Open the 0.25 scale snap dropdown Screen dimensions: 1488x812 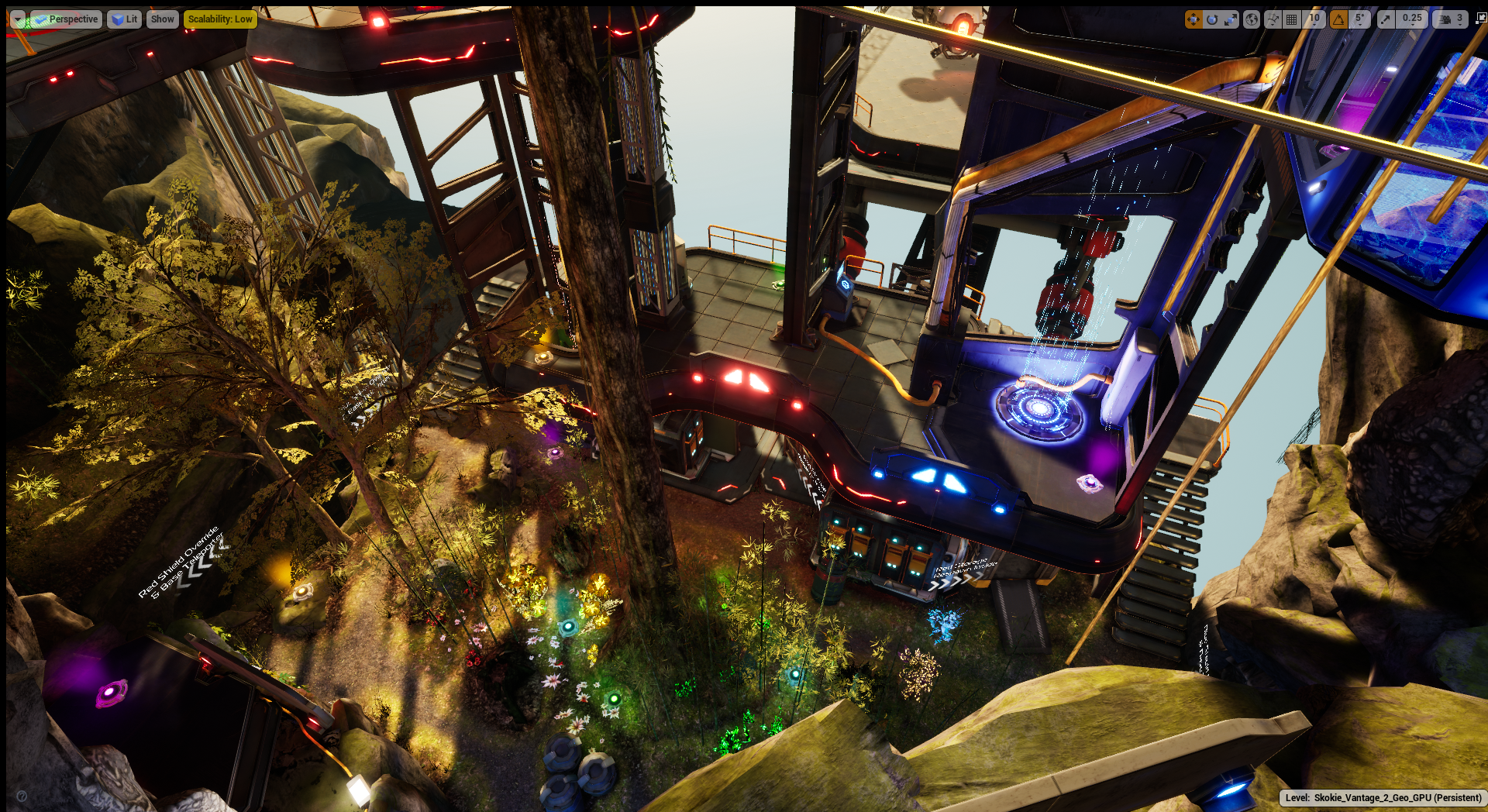click(1412, 19)
